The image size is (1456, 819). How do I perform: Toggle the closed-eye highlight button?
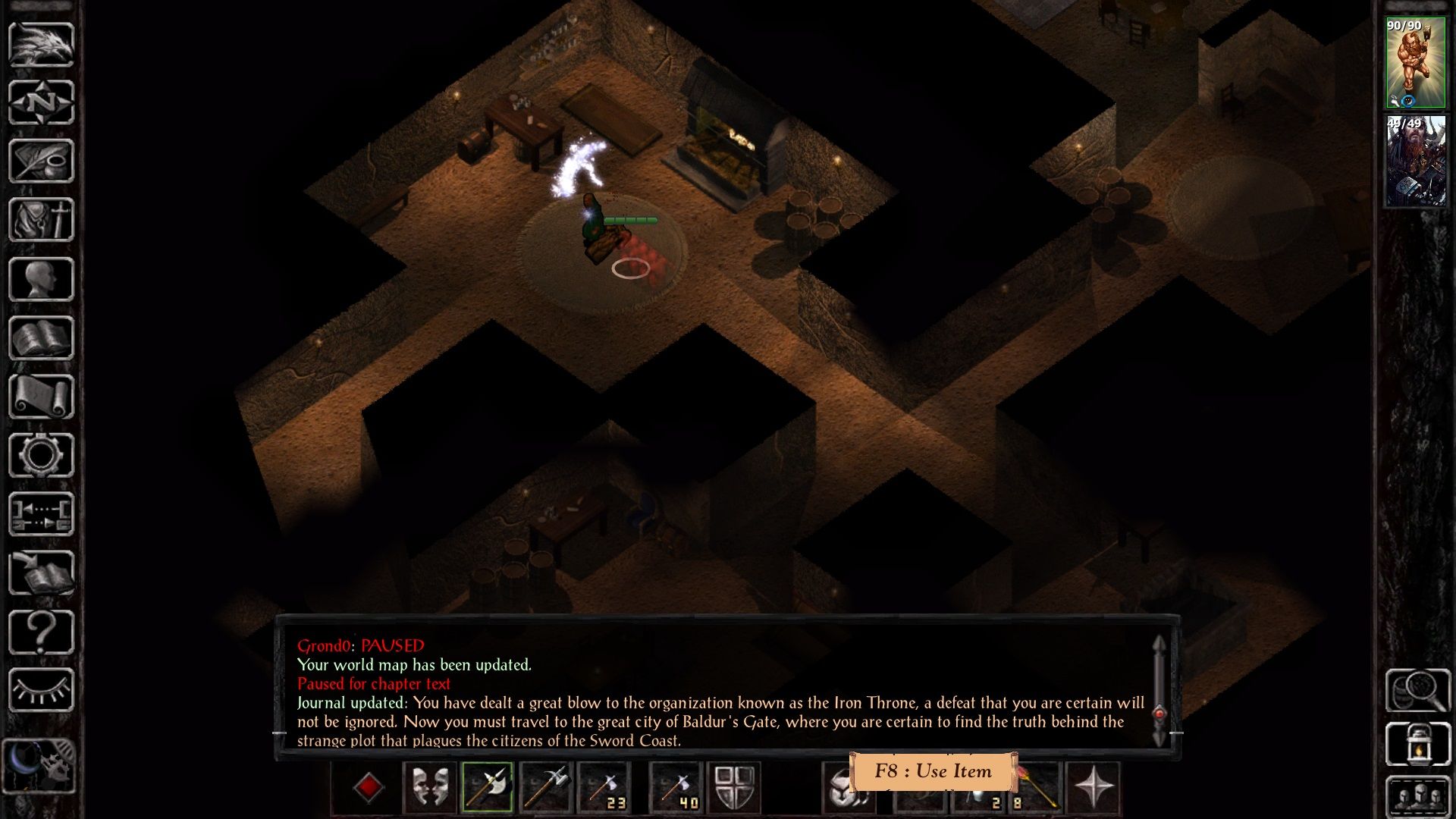click(42, 690)
